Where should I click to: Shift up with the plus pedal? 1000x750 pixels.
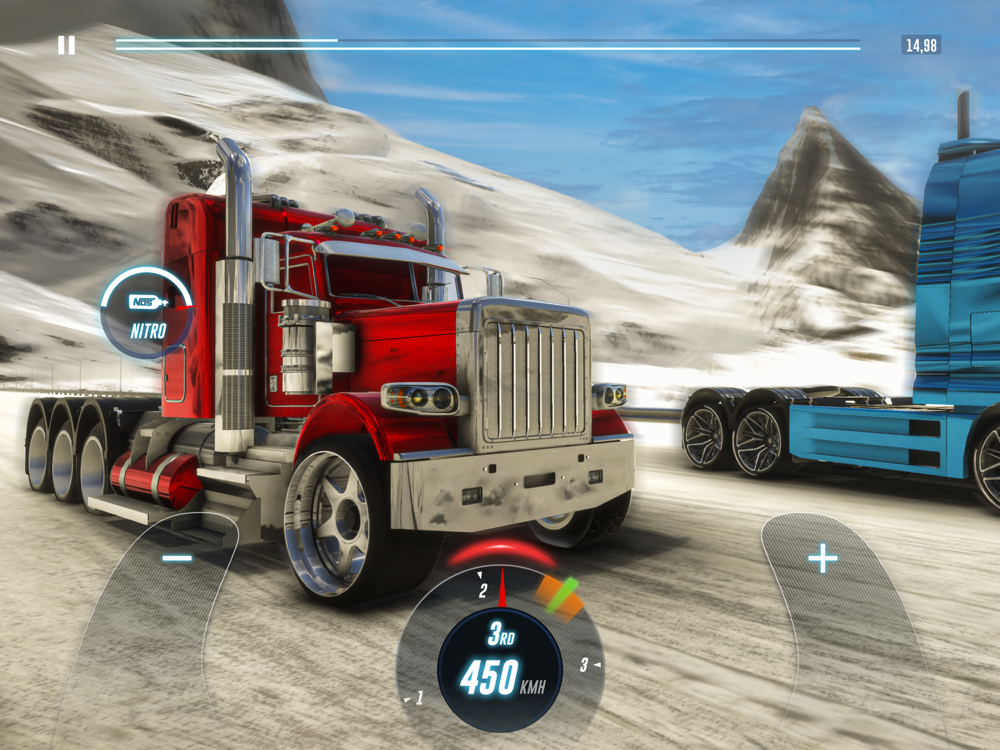(x=823, y=559)
